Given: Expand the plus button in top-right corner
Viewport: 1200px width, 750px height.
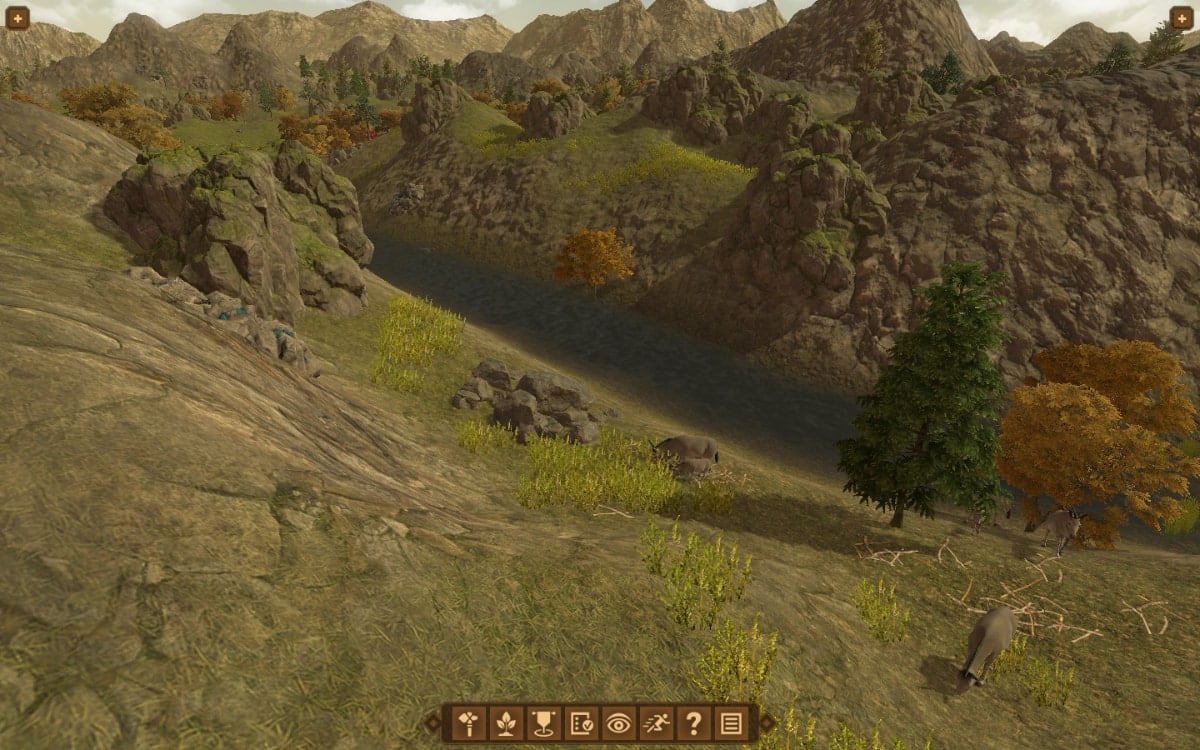Looking at the screenshot, I should point(1182,18).
